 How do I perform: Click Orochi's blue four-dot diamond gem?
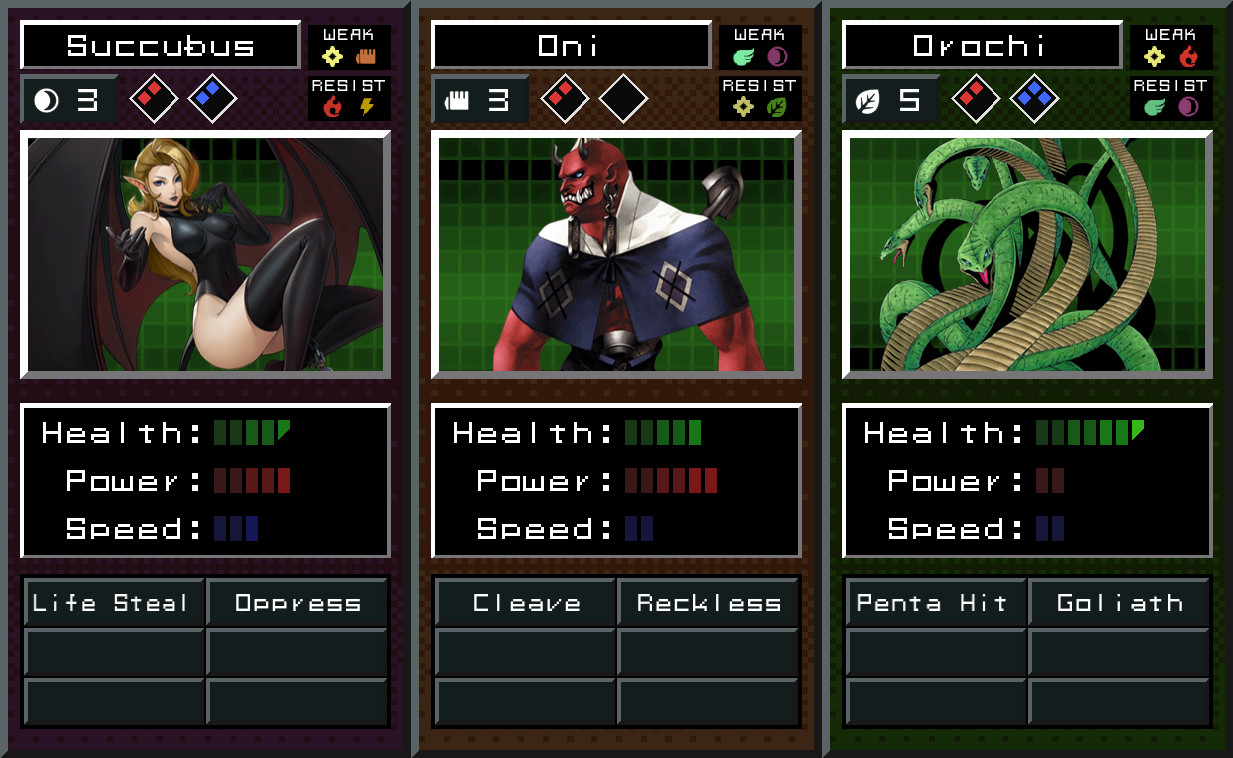click(x=1034, y=98)
